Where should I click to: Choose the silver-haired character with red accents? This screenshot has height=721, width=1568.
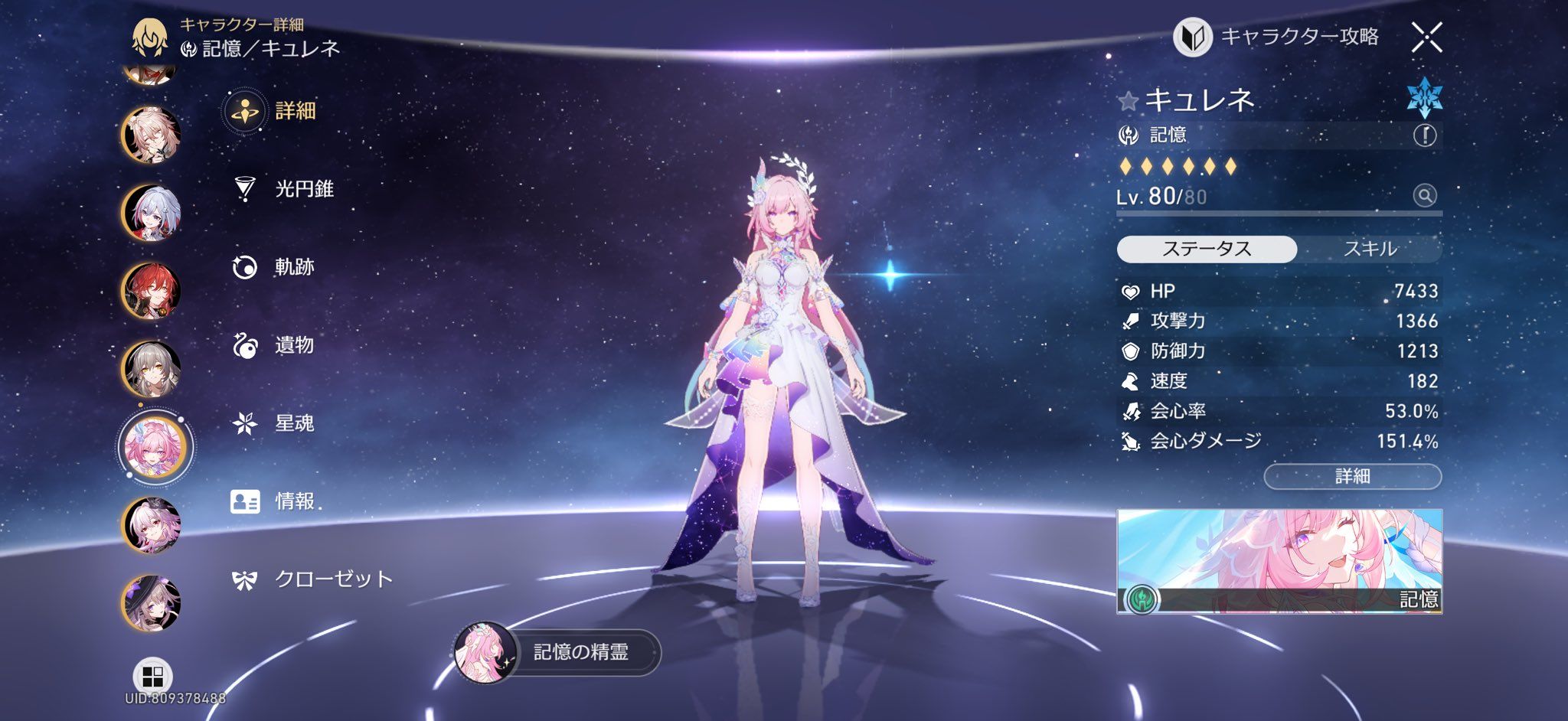[x=152, y=213]
